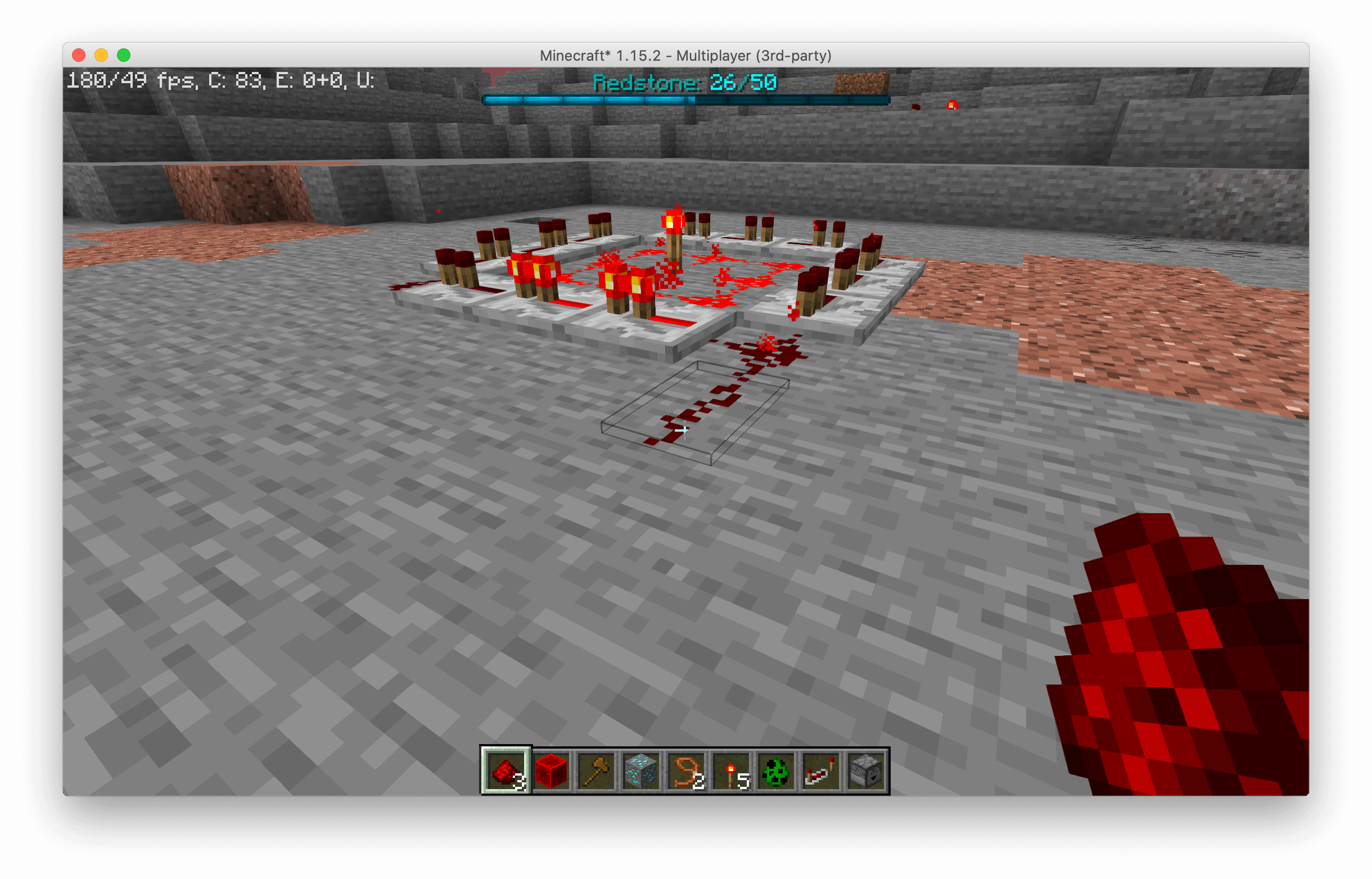Select the creeper spawn egg
The height and width of the screenshot is (879, 1372).
(x=778, y=771)
